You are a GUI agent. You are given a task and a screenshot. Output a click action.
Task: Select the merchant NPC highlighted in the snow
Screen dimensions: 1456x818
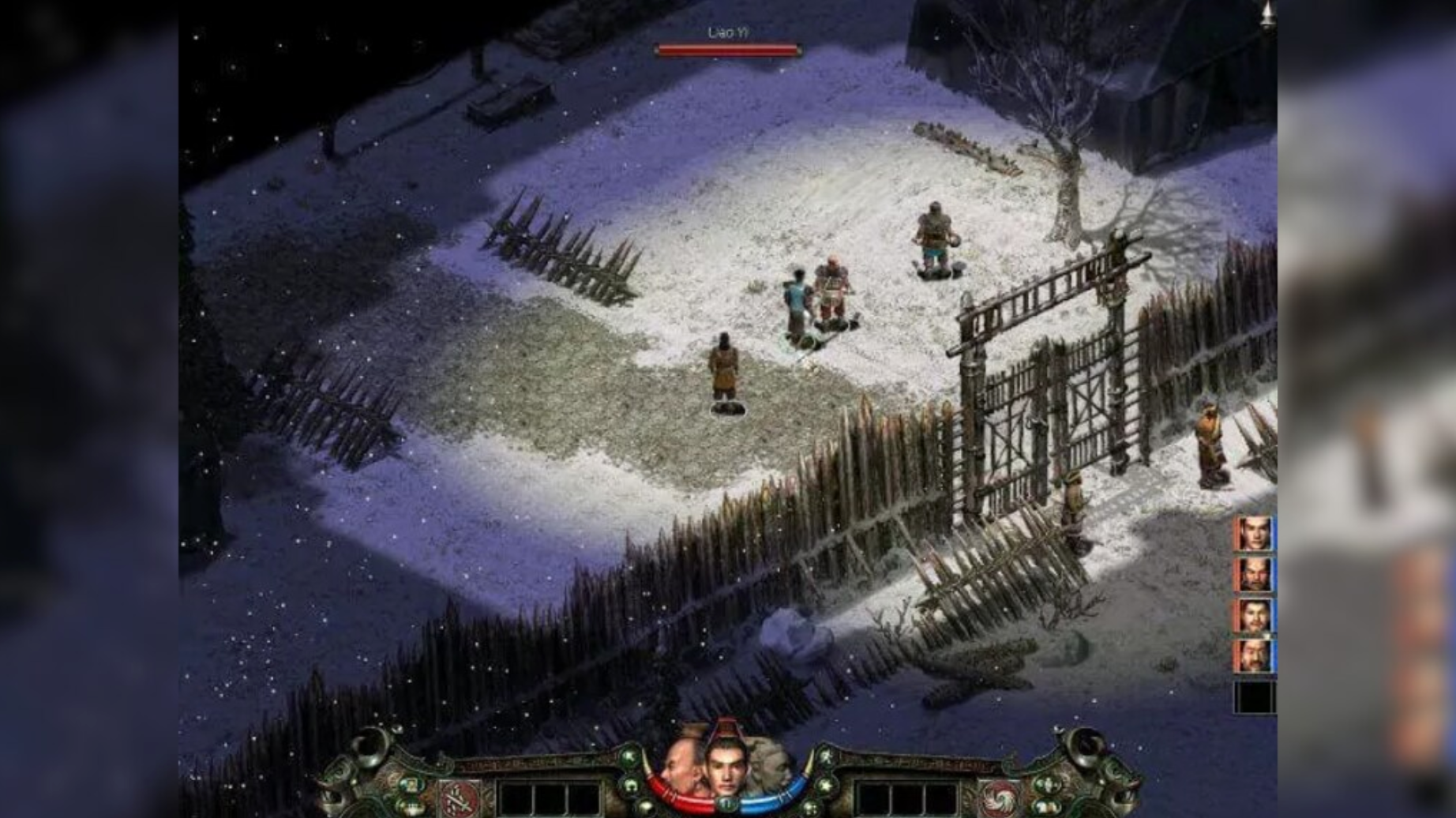point(725,370)
